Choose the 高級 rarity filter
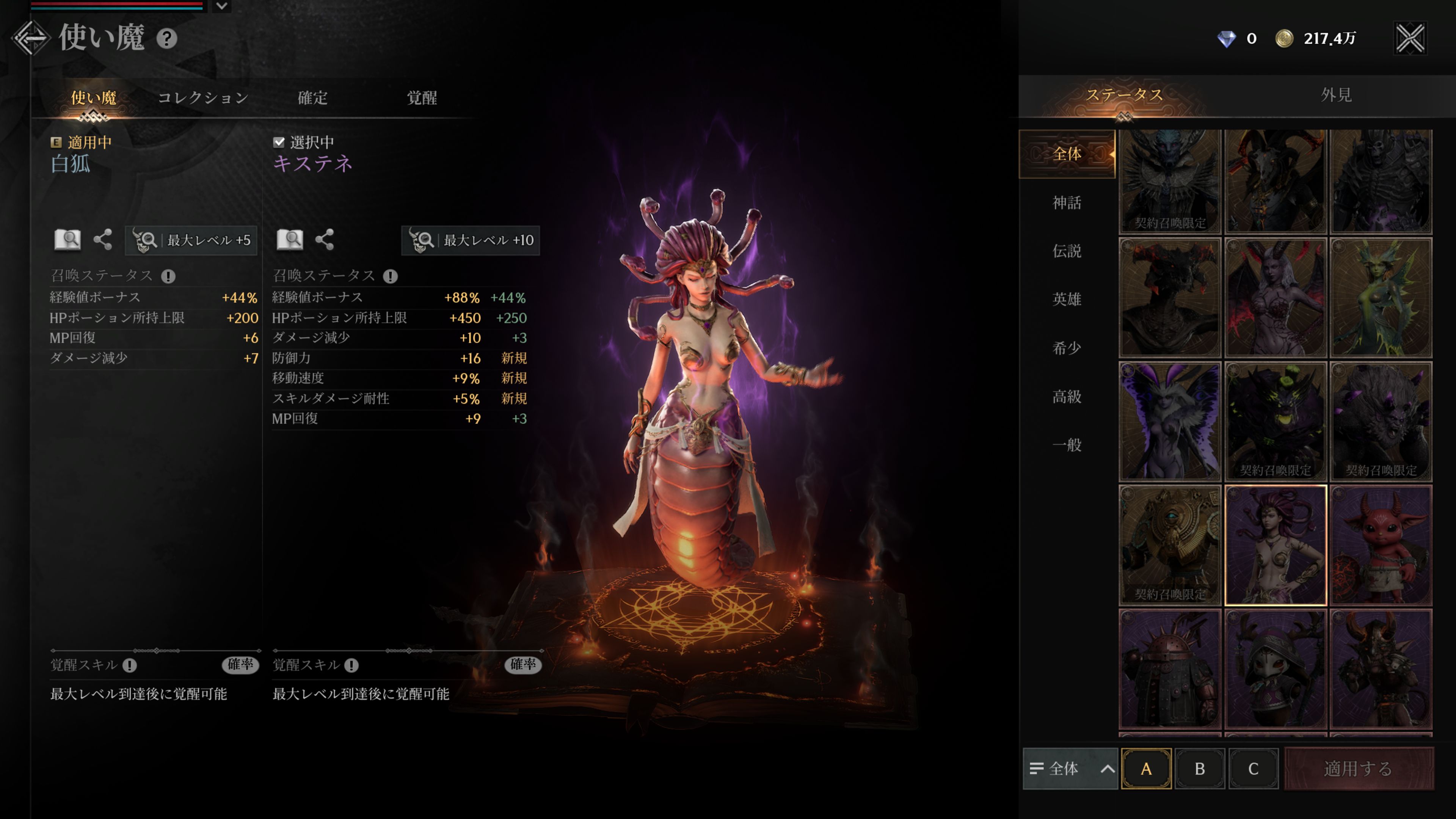This screenshot has width=1456, height=819. pyautogui.click(x=1067, y=396)
